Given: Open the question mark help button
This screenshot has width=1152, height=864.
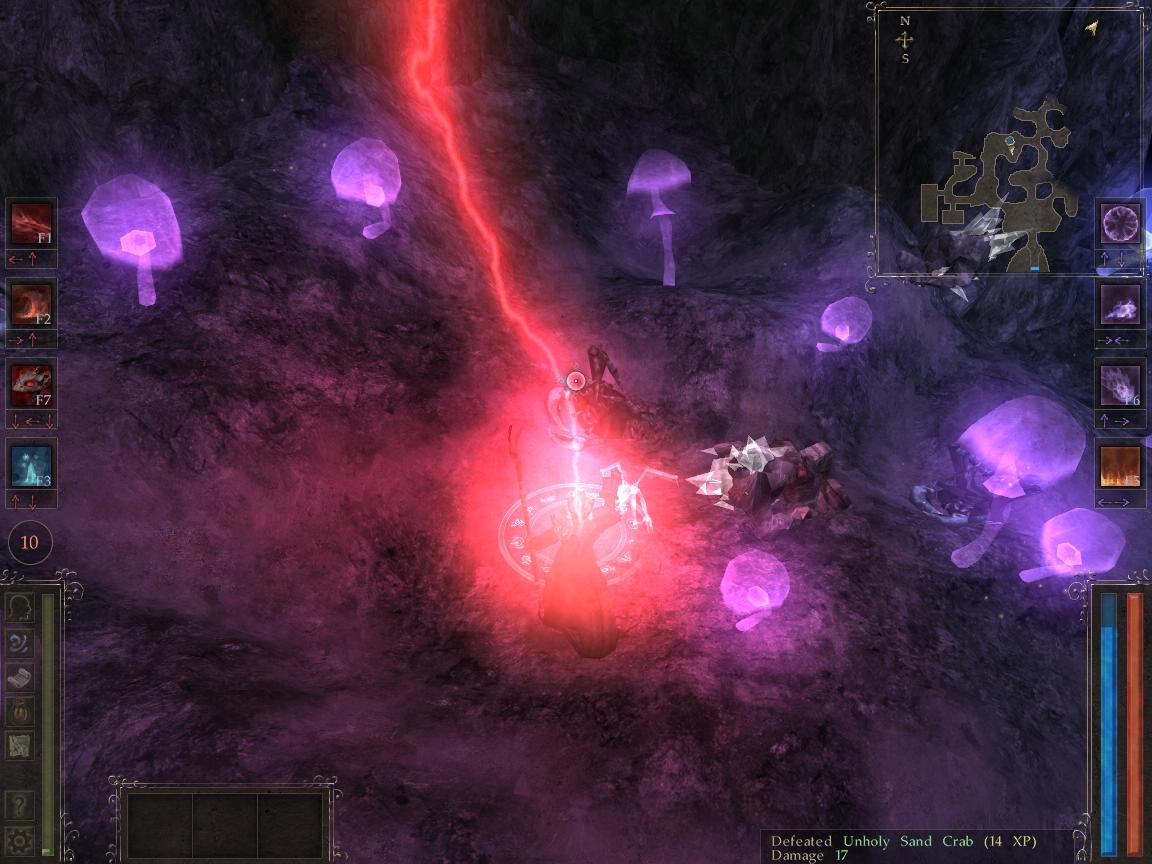Looking at the screenshot, I should coord(21,804).
